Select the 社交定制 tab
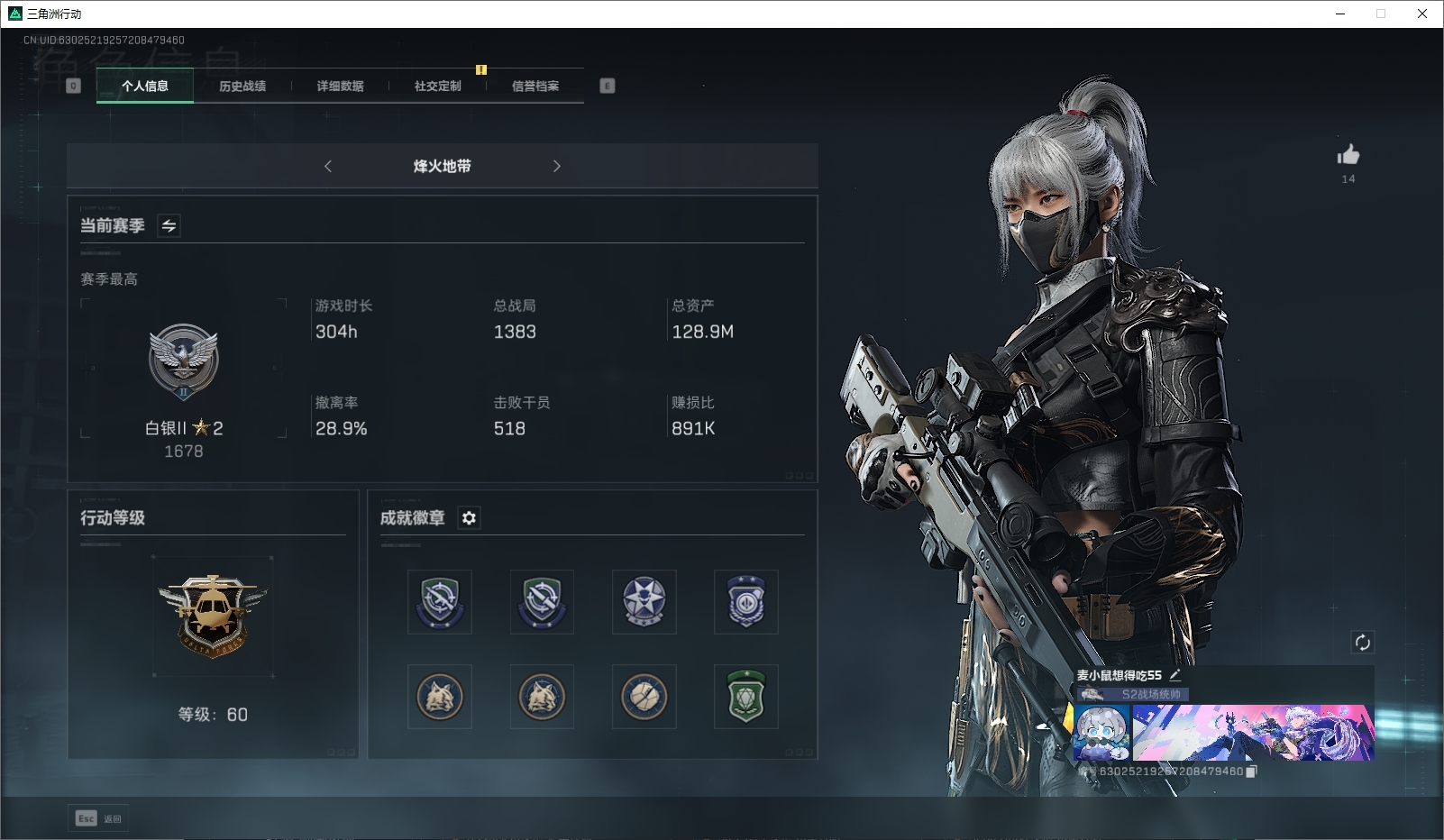 point(437,87)
